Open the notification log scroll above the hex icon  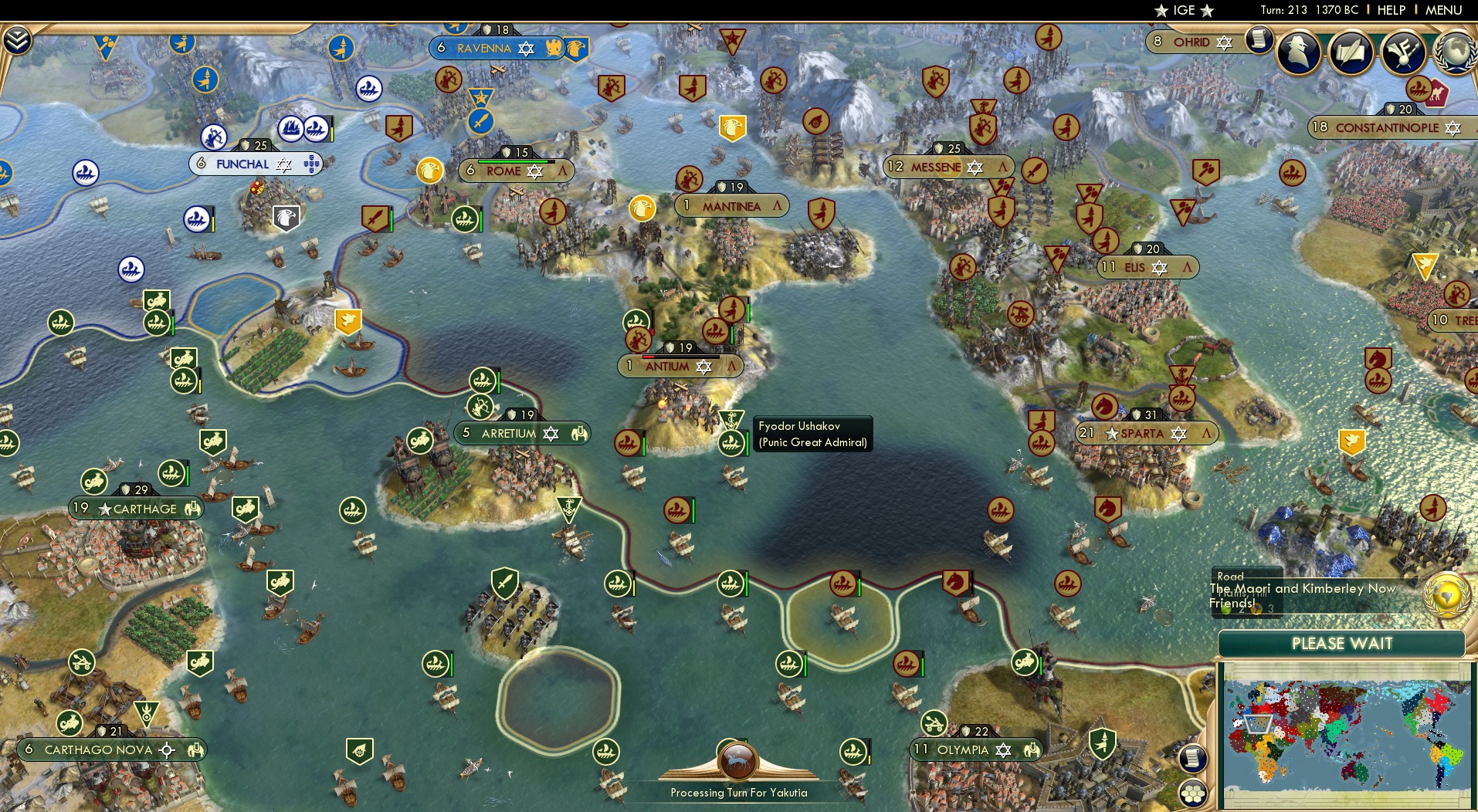[1193, 759]
